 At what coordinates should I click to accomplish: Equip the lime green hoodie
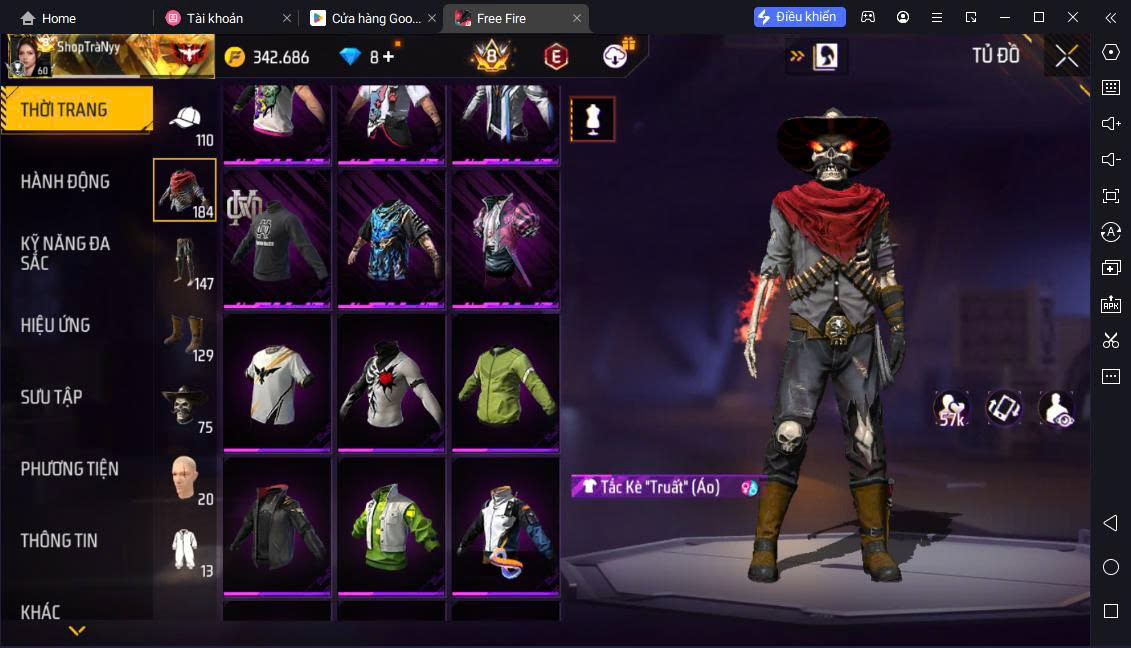point(505,381)
